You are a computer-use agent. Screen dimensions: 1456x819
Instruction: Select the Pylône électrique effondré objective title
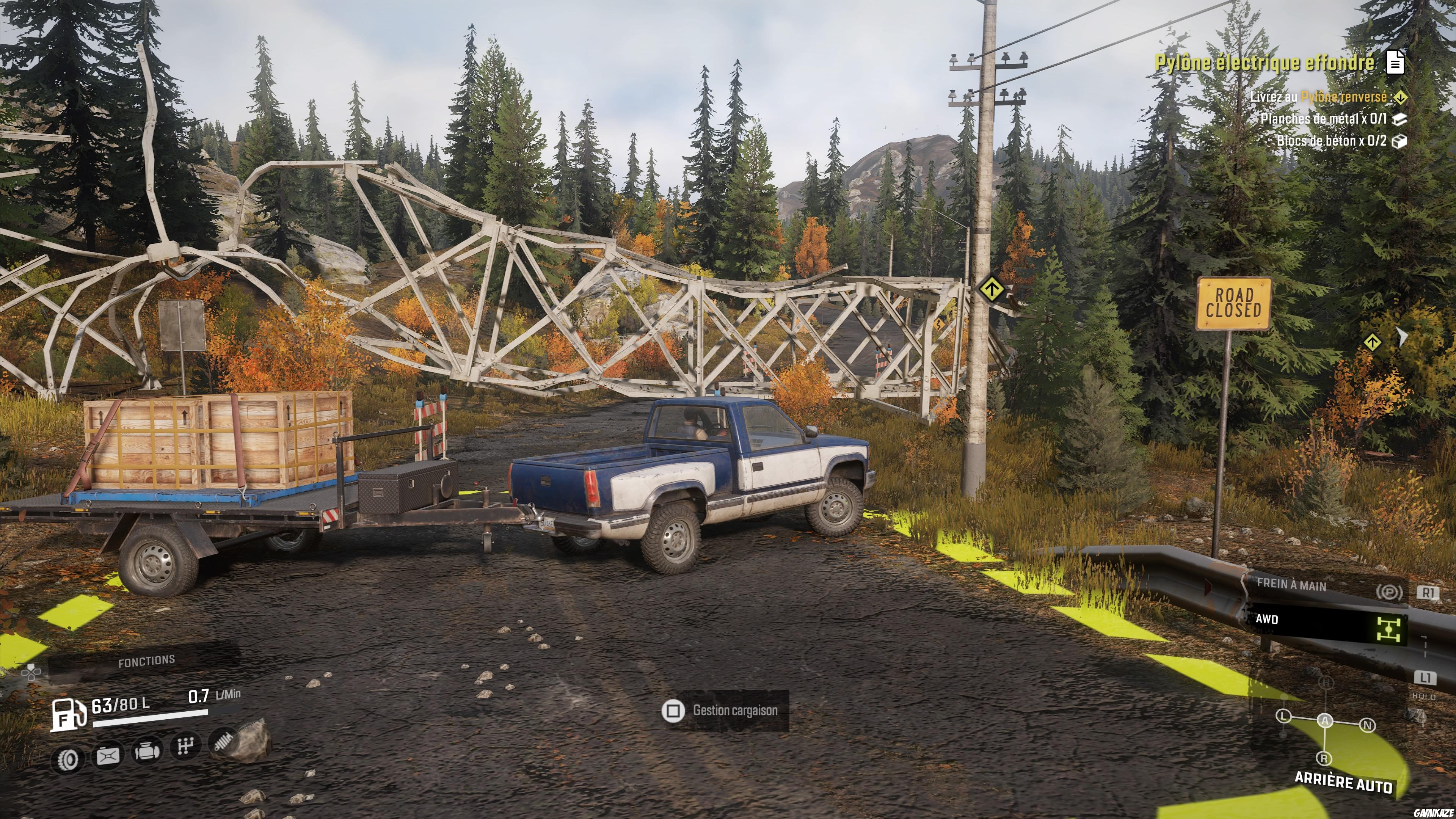point(1264,63)
